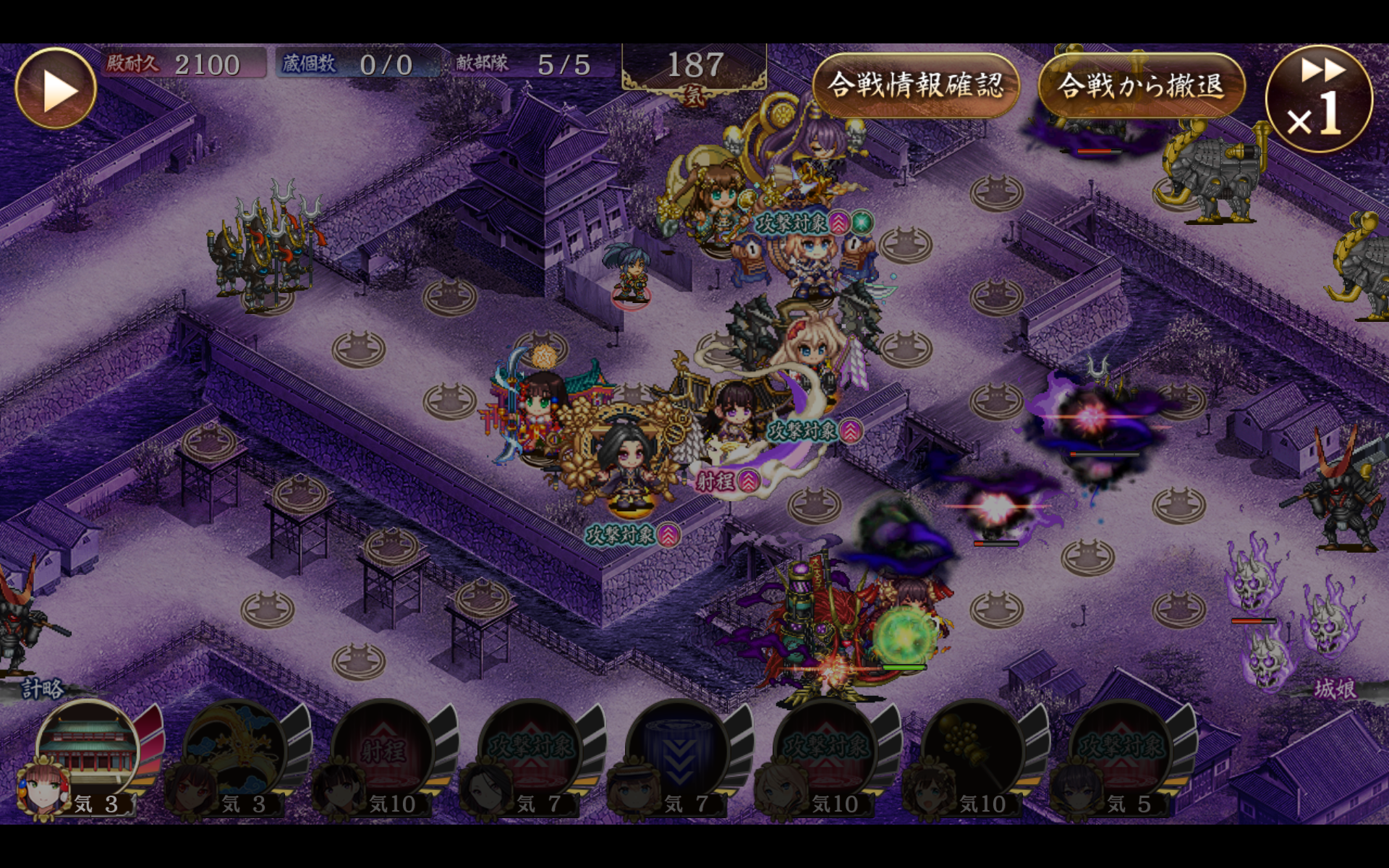Switch to the 計略 tab
This screenshot has width=1389, height=868.
tap(42, 689)
